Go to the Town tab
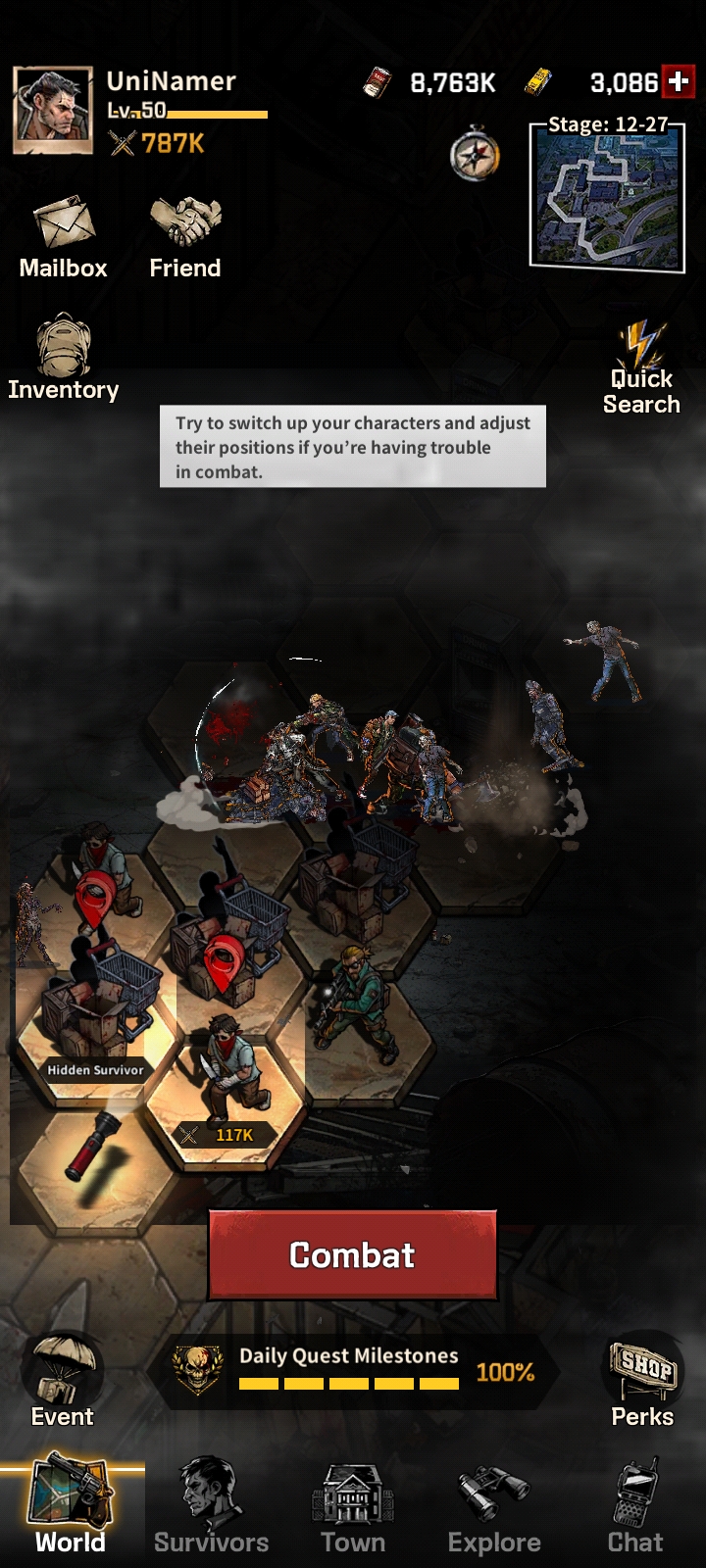Image resolution: width=706 pixels, height=1568 pixels. pyautogui.click(x=353, y=1509)
